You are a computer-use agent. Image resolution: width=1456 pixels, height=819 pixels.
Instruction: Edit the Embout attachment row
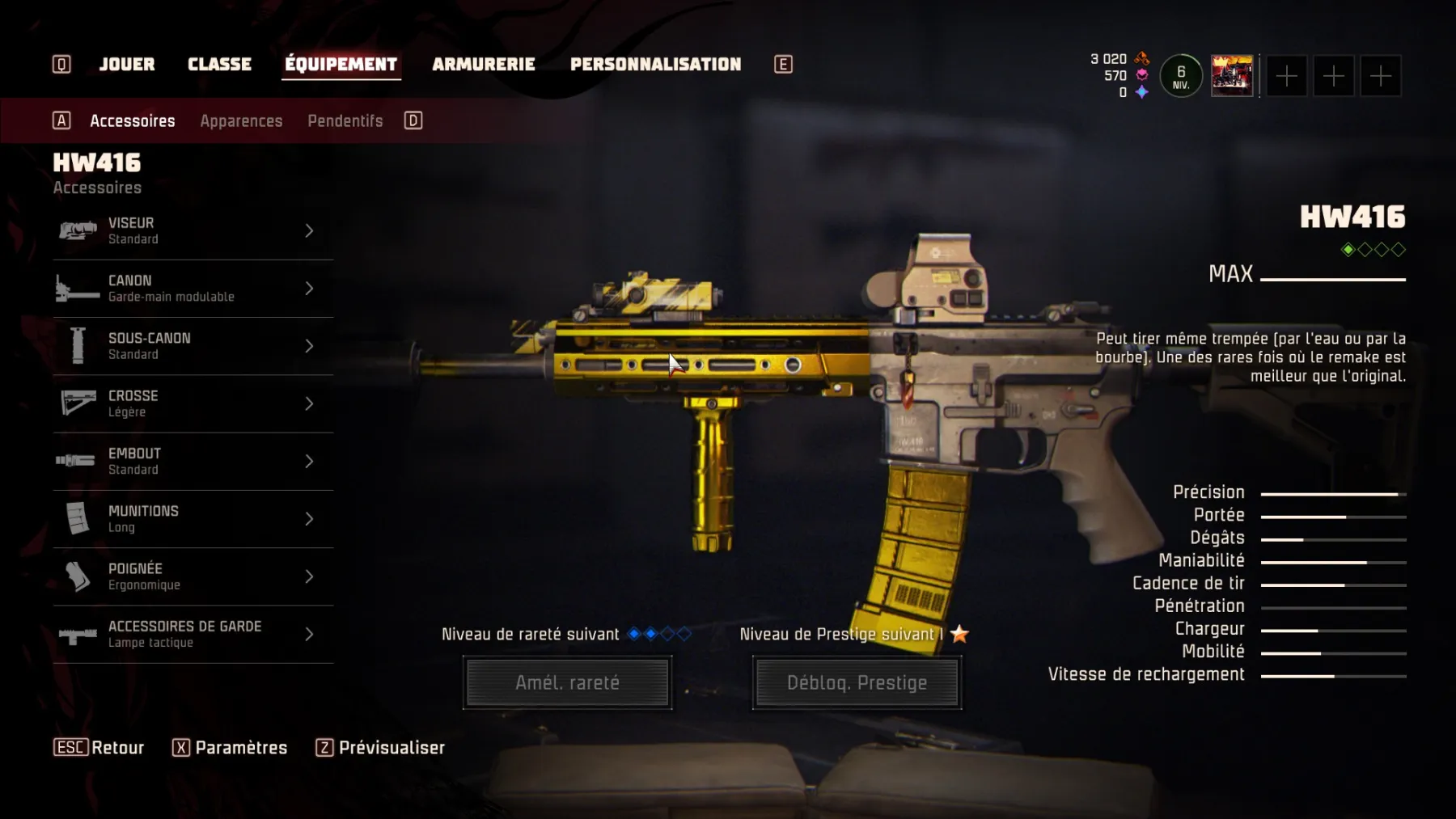[193, 462]
